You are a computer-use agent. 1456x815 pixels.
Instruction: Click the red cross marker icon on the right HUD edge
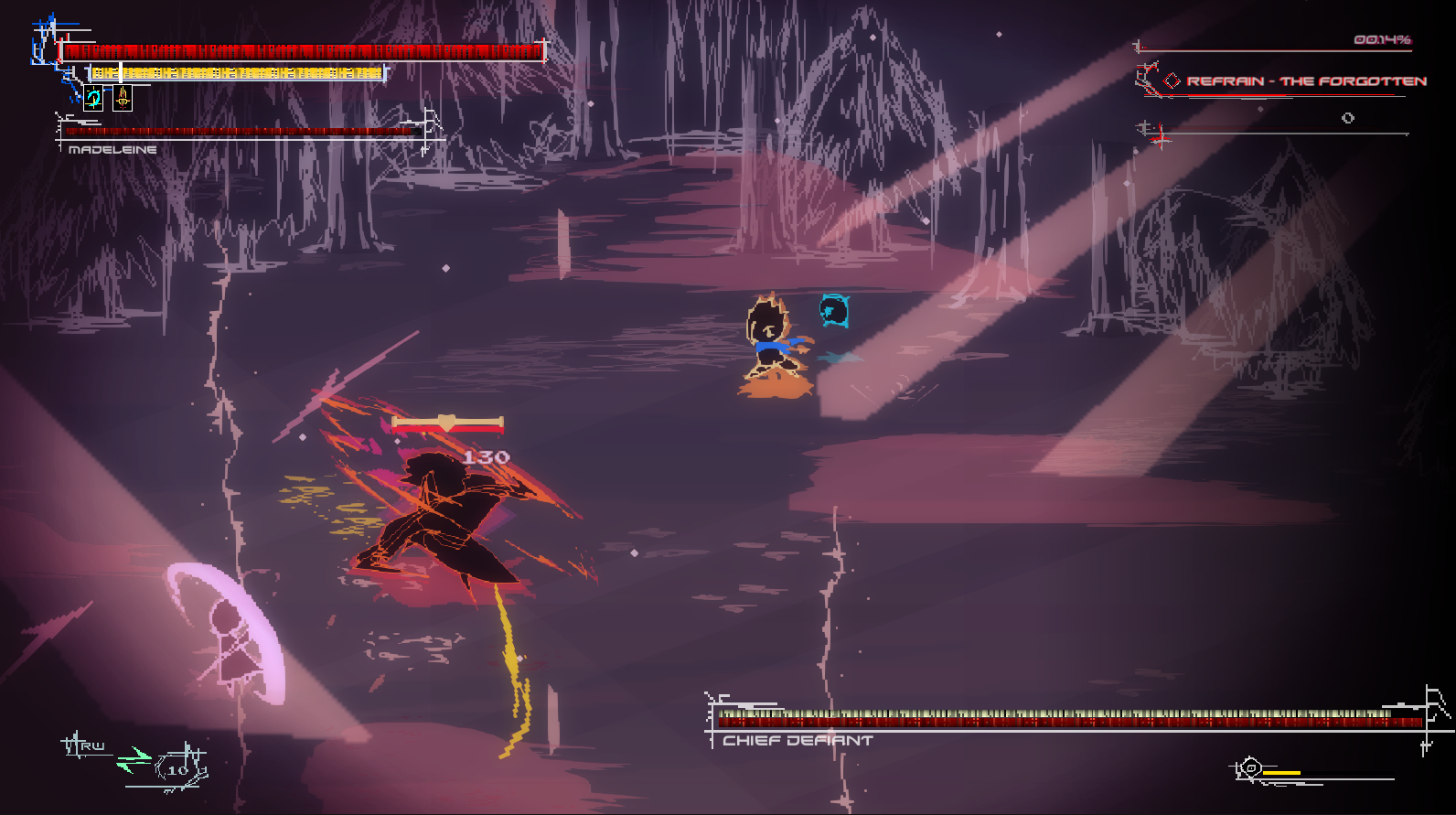point(1158,137)
